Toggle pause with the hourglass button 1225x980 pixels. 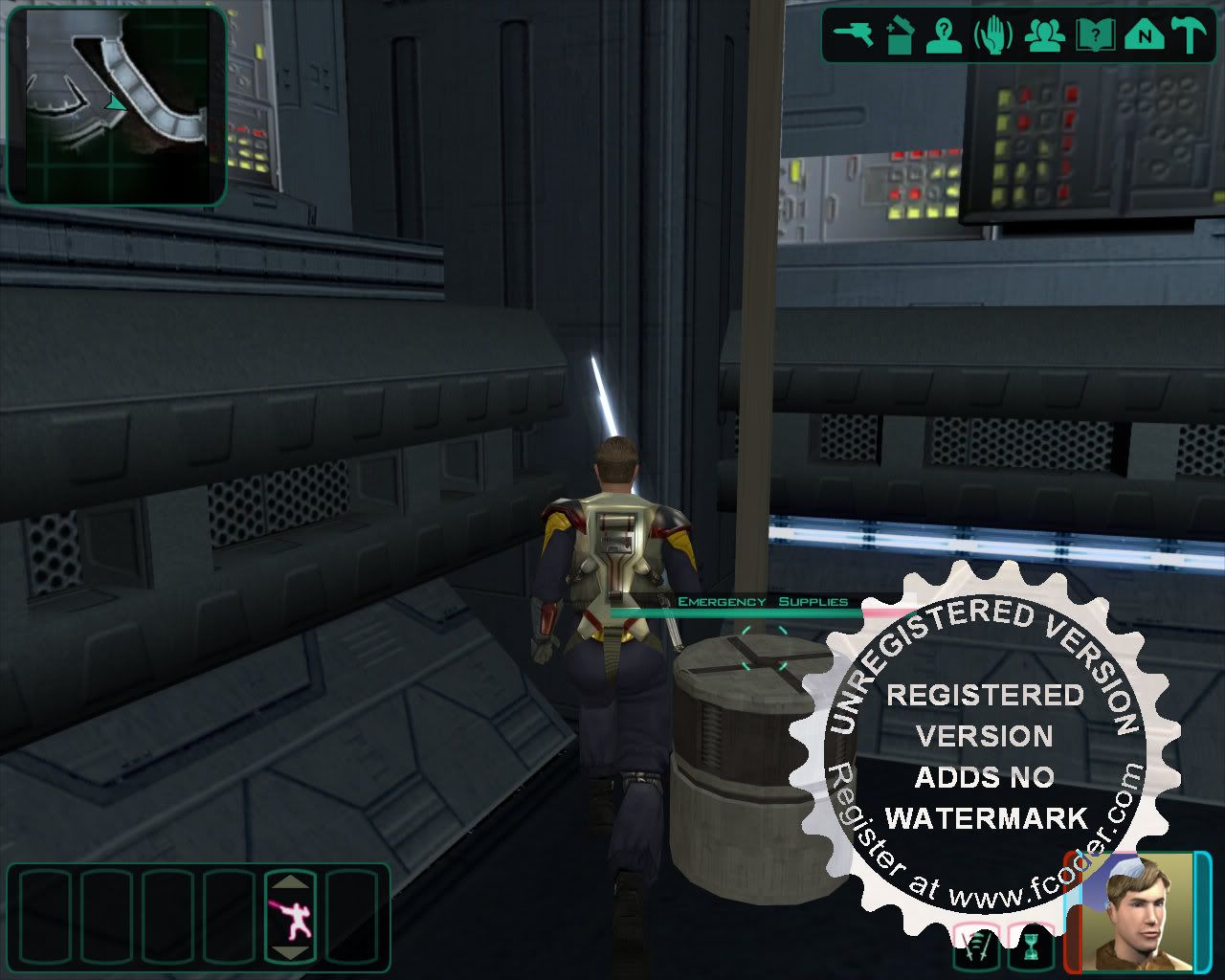coord(1029,948)
